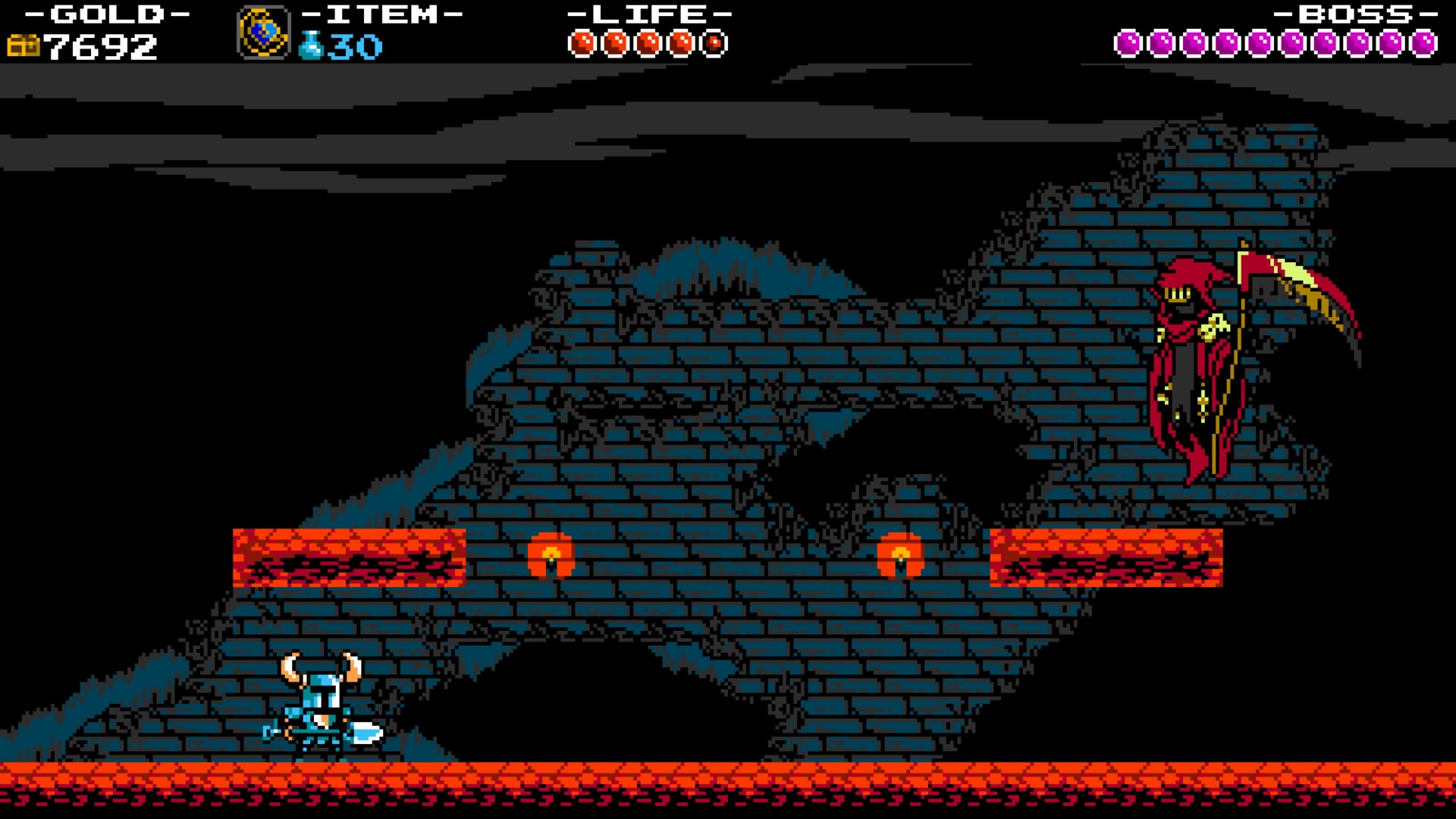
Task: Click the depleted rightmost life orb
Action: pyautogui.click(x=714, y=43)
